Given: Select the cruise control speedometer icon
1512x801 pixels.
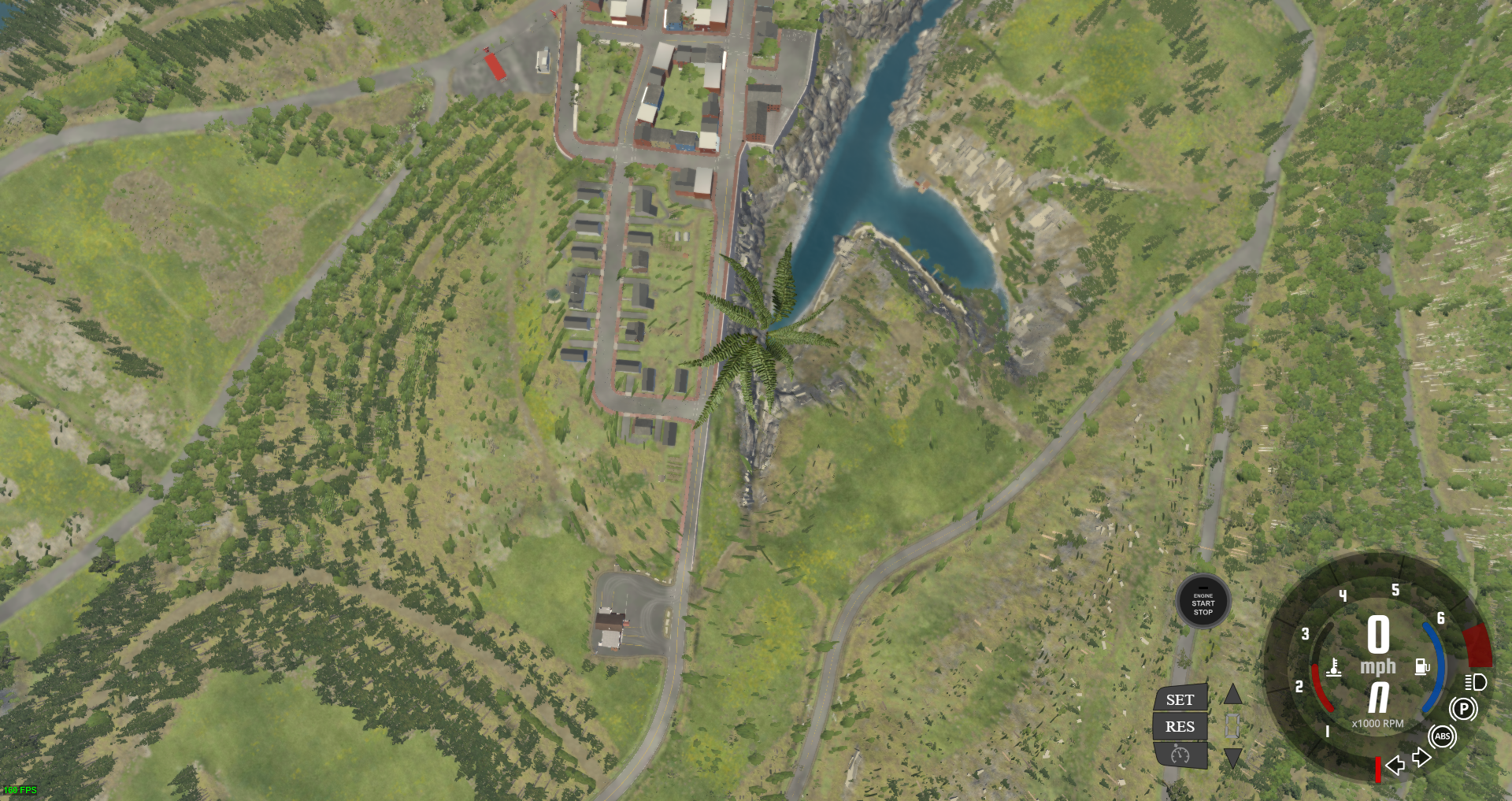Looking at the screenshot, I should (x=1179, y=755).
